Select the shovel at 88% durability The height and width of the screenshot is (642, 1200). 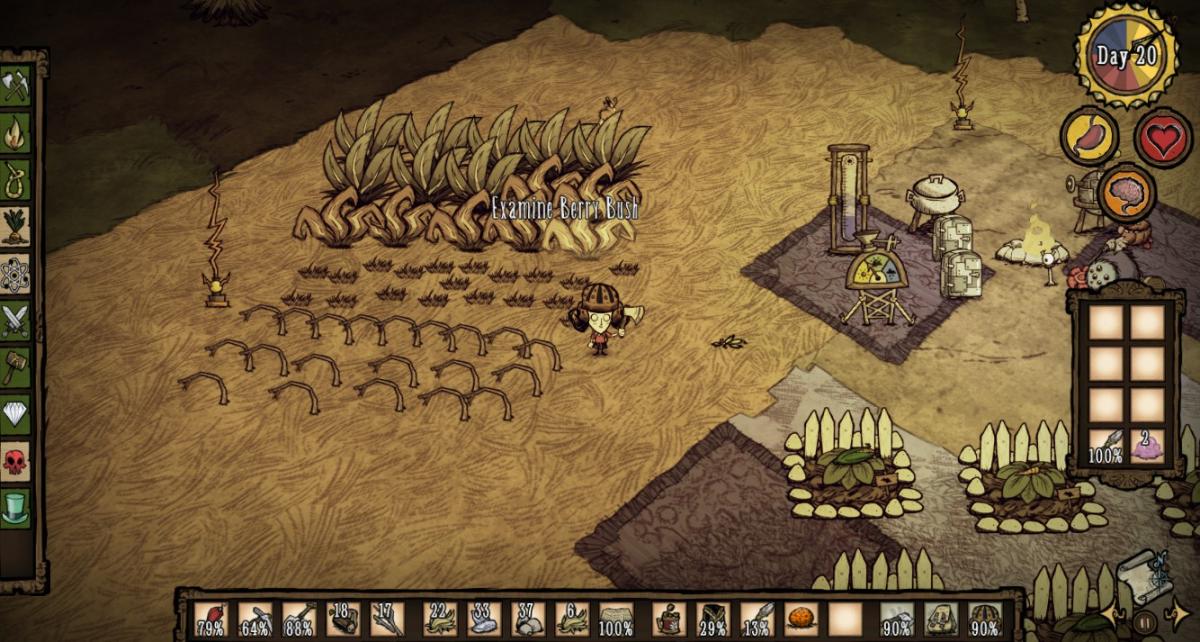click(299, 618)
